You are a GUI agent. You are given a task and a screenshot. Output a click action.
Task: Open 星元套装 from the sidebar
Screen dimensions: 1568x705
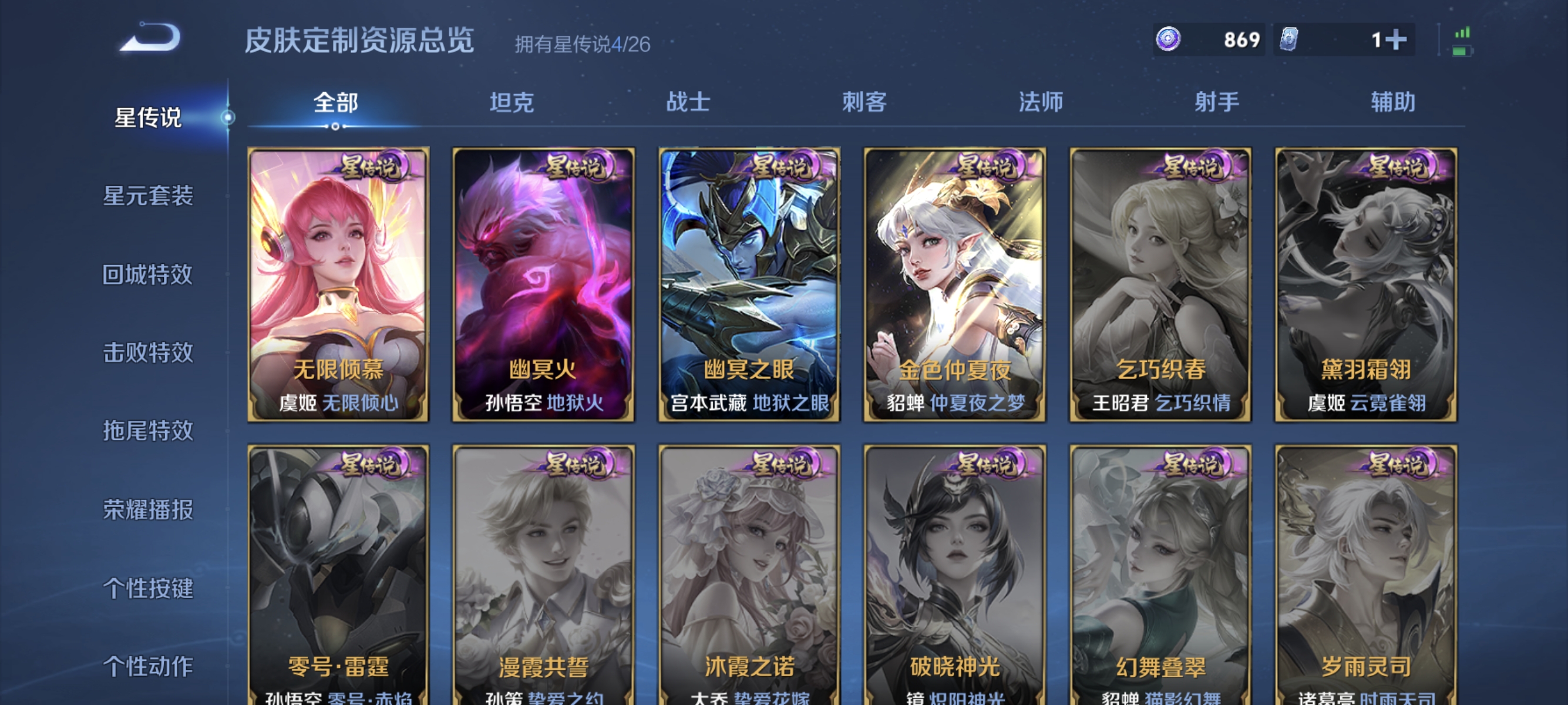[148, 197]
